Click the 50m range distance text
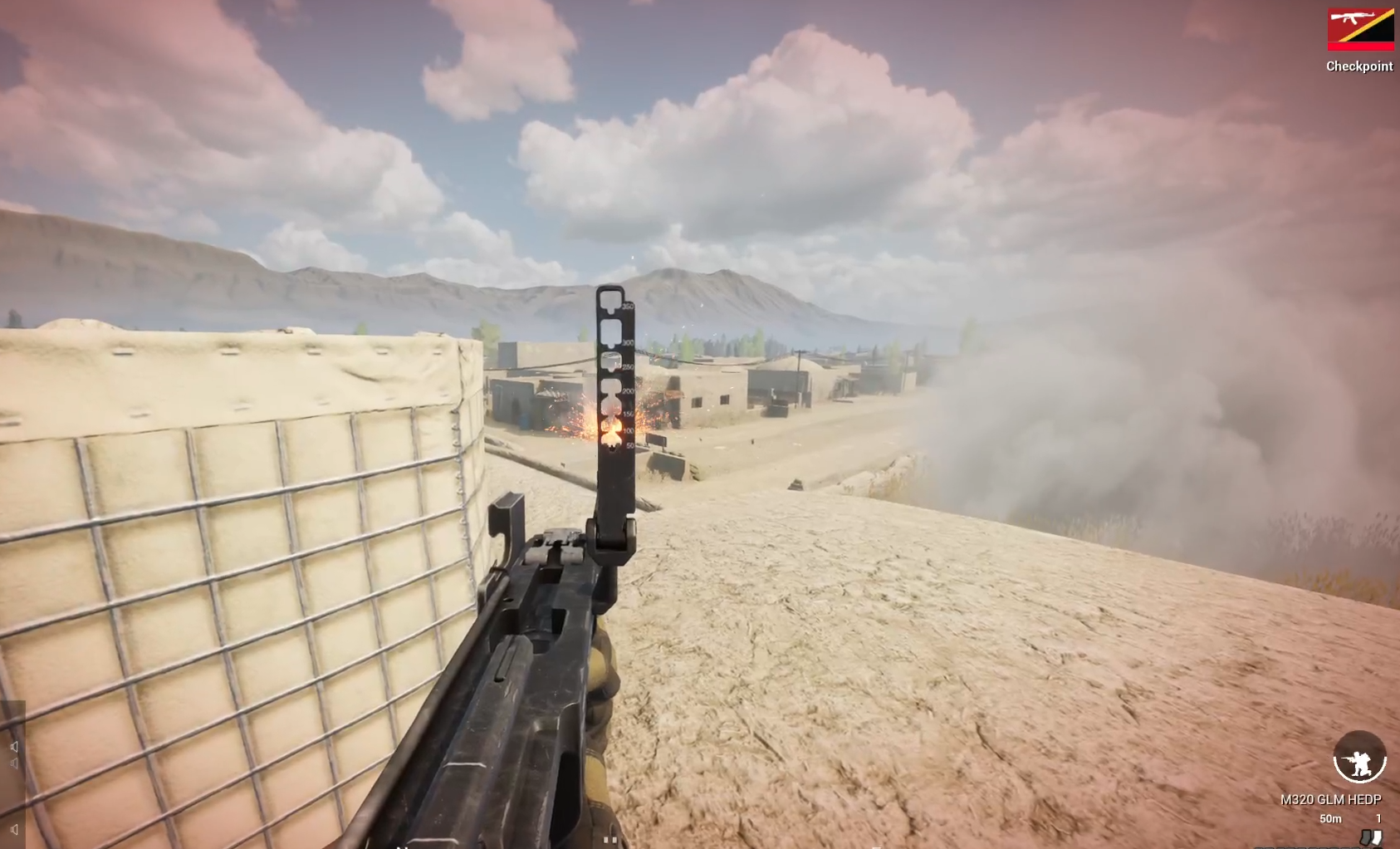The height and width of the screenshot is (849, 1400). [1331, 819]
